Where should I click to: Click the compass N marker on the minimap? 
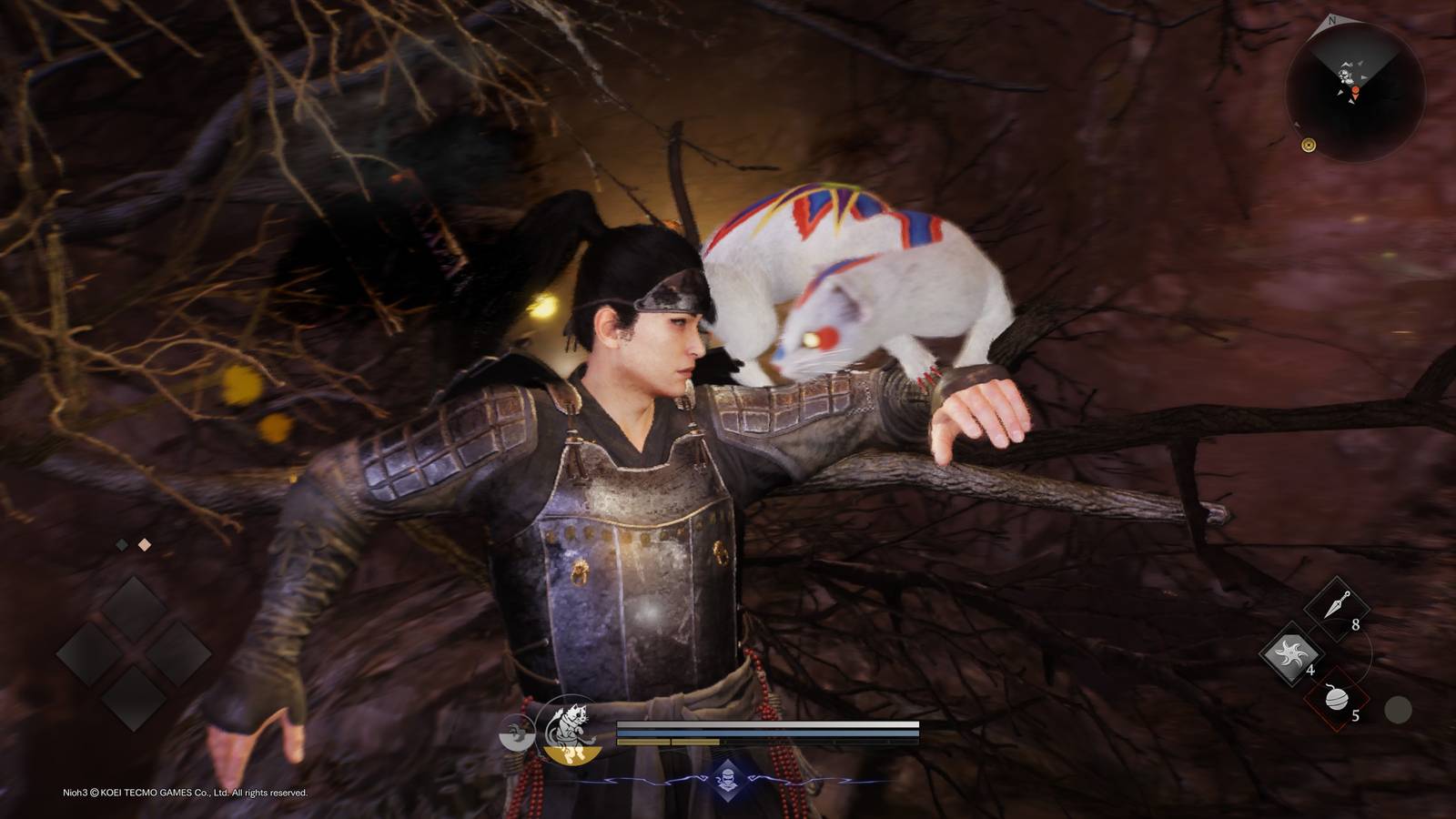pos(1332,20)
